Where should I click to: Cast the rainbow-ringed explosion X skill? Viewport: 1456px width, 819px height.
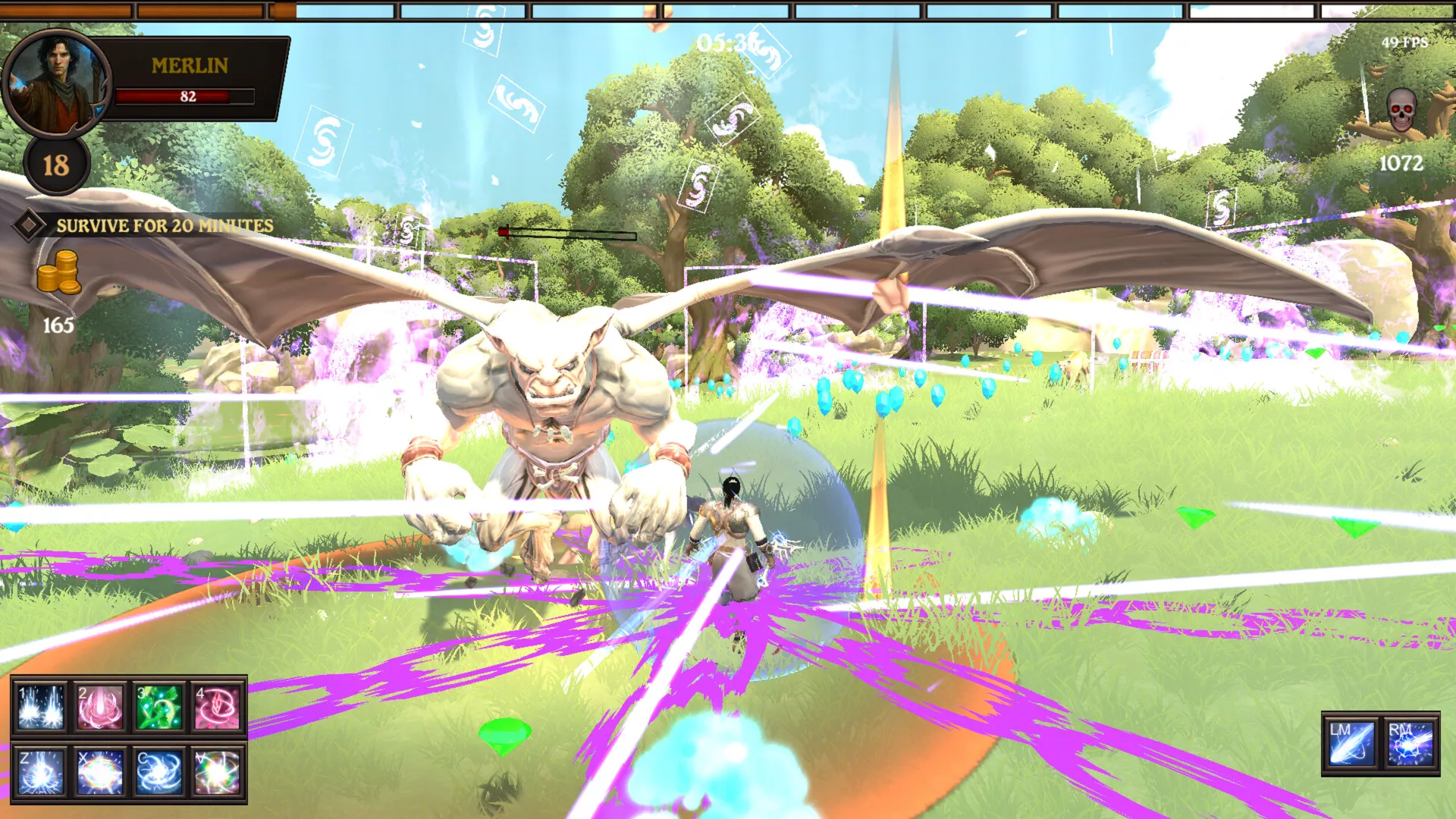click(x=100, y=772)
